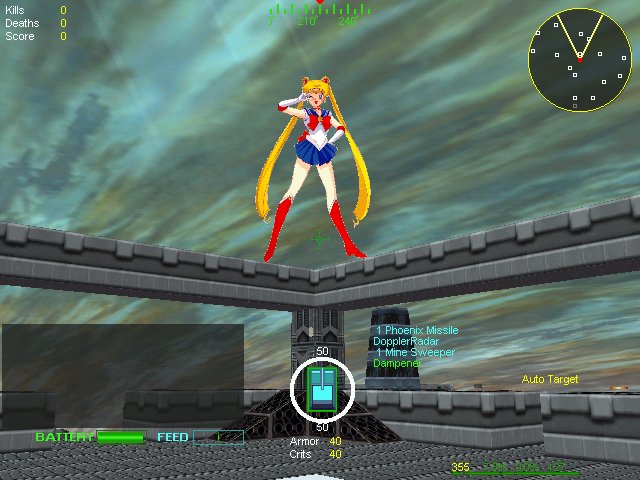Image resolution: width=640 pixels, height=480 pixels.
Task: Activate the Dampener equipment entry
Action: [x=397, y=363]
